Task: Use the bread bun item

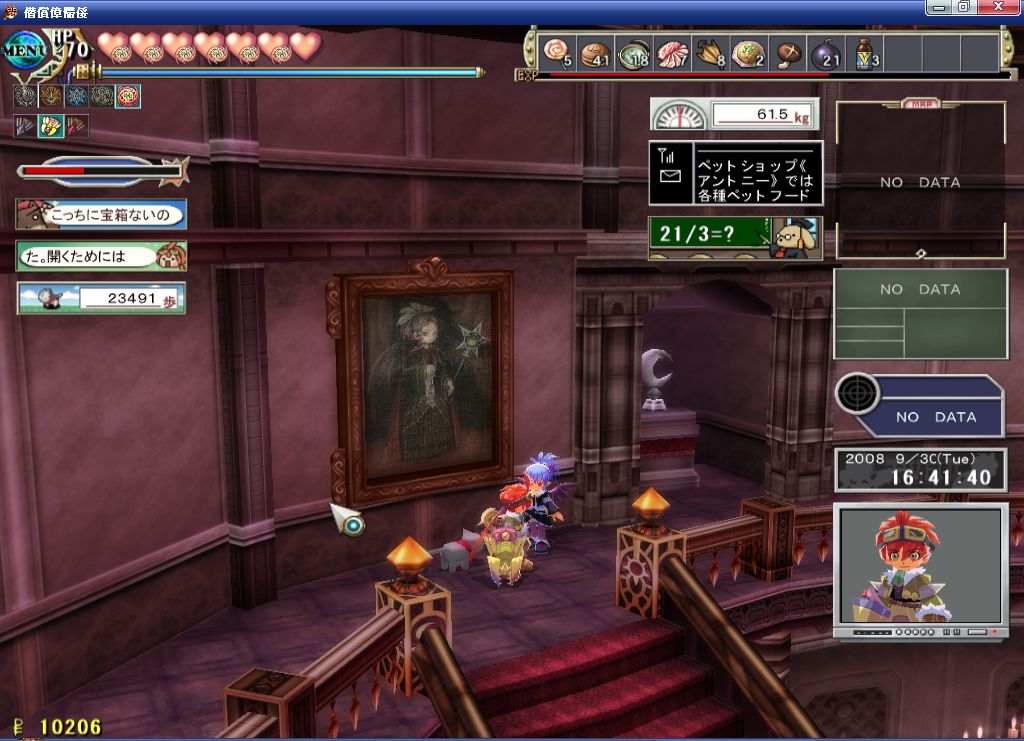Action: (595, 51)
